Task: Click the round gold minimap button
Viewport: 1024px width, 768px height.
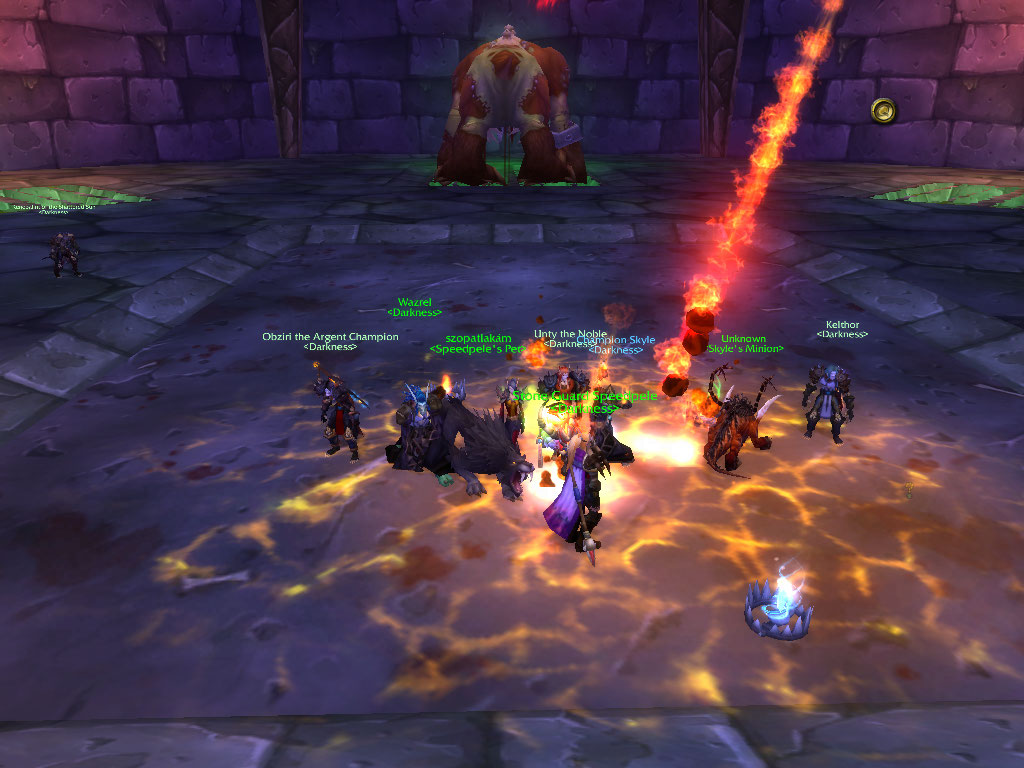Action: [883, 110]
